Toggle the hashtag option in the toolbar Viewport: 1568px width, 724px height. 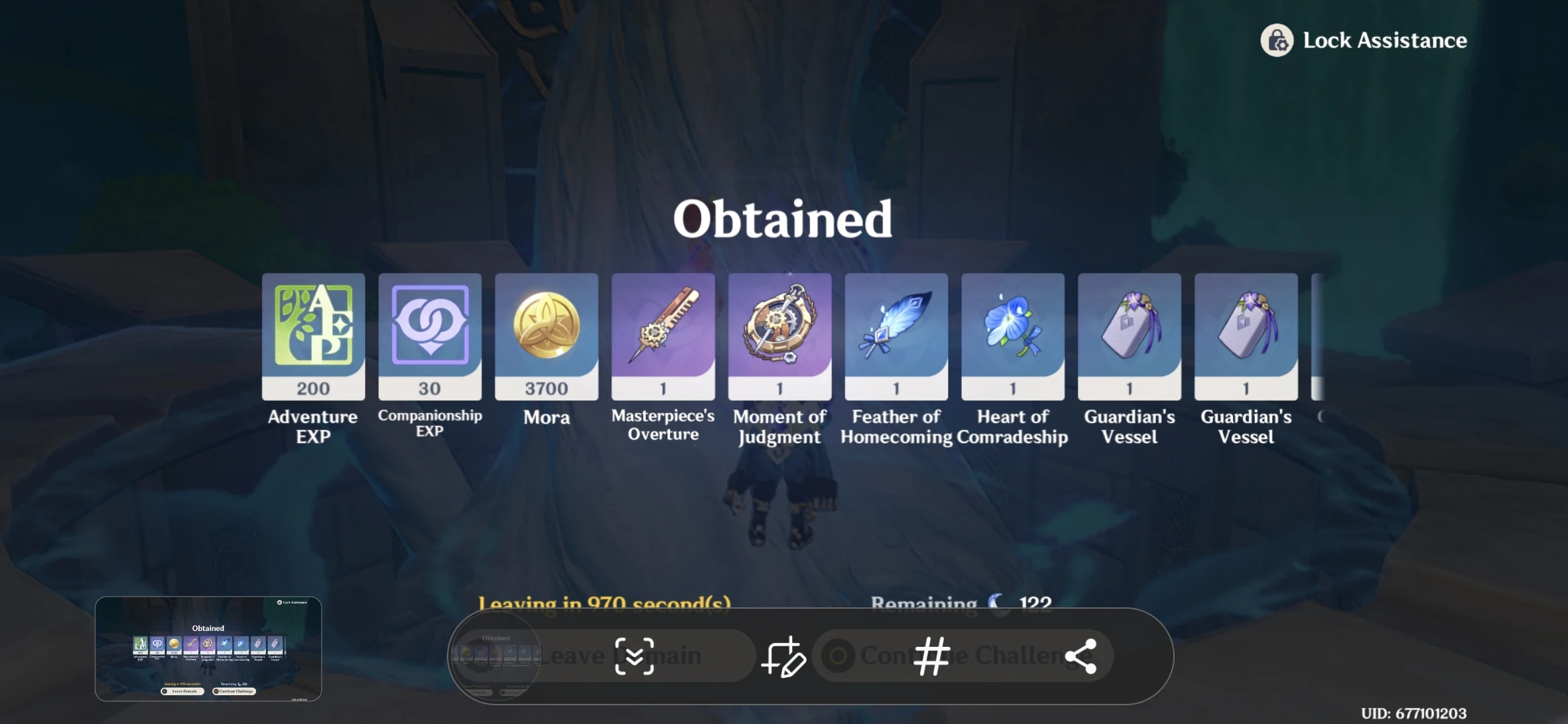click(x=932, y=656)
